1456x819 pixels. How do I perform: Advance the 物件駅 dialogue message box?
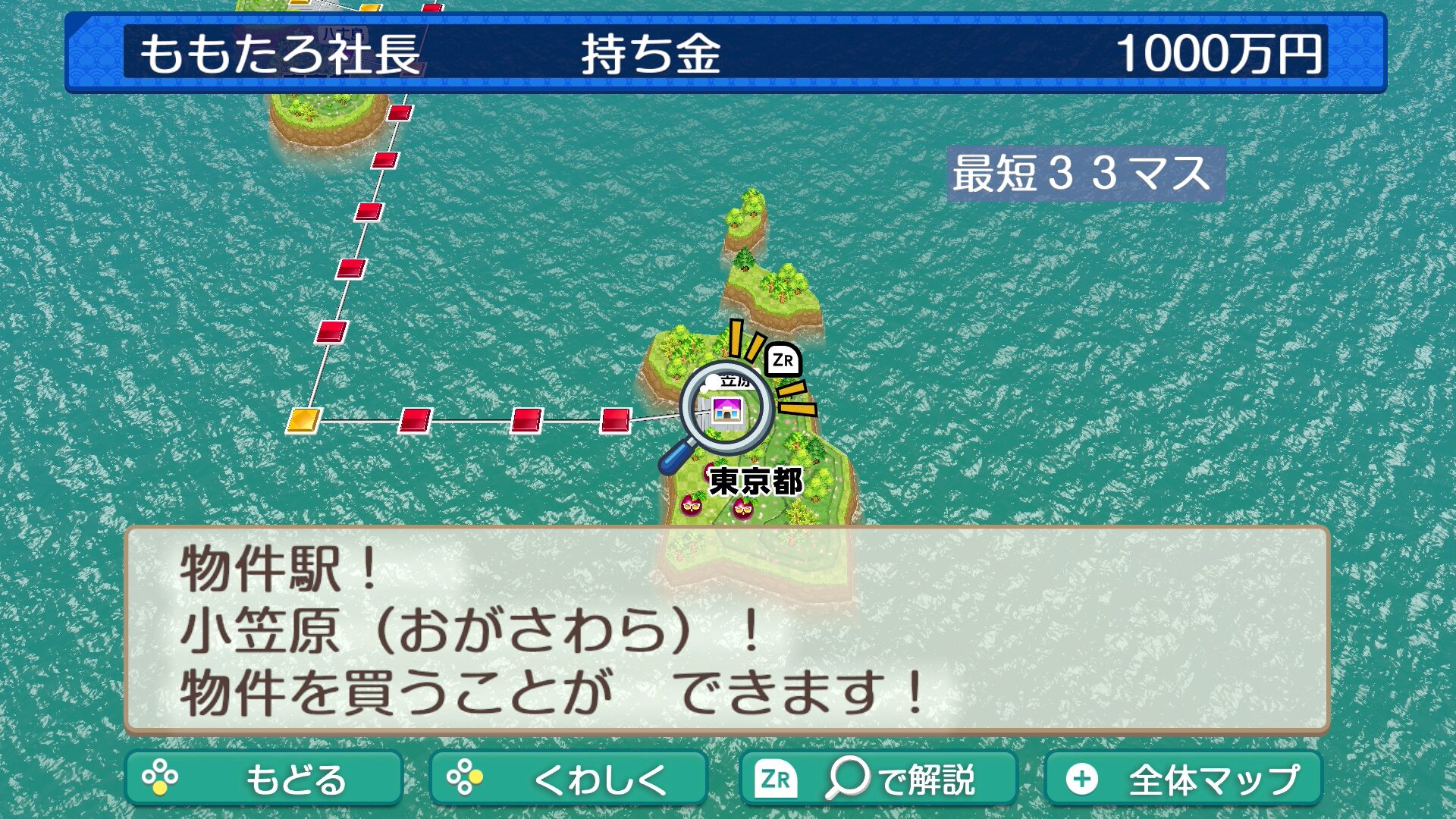coord(726,629)
